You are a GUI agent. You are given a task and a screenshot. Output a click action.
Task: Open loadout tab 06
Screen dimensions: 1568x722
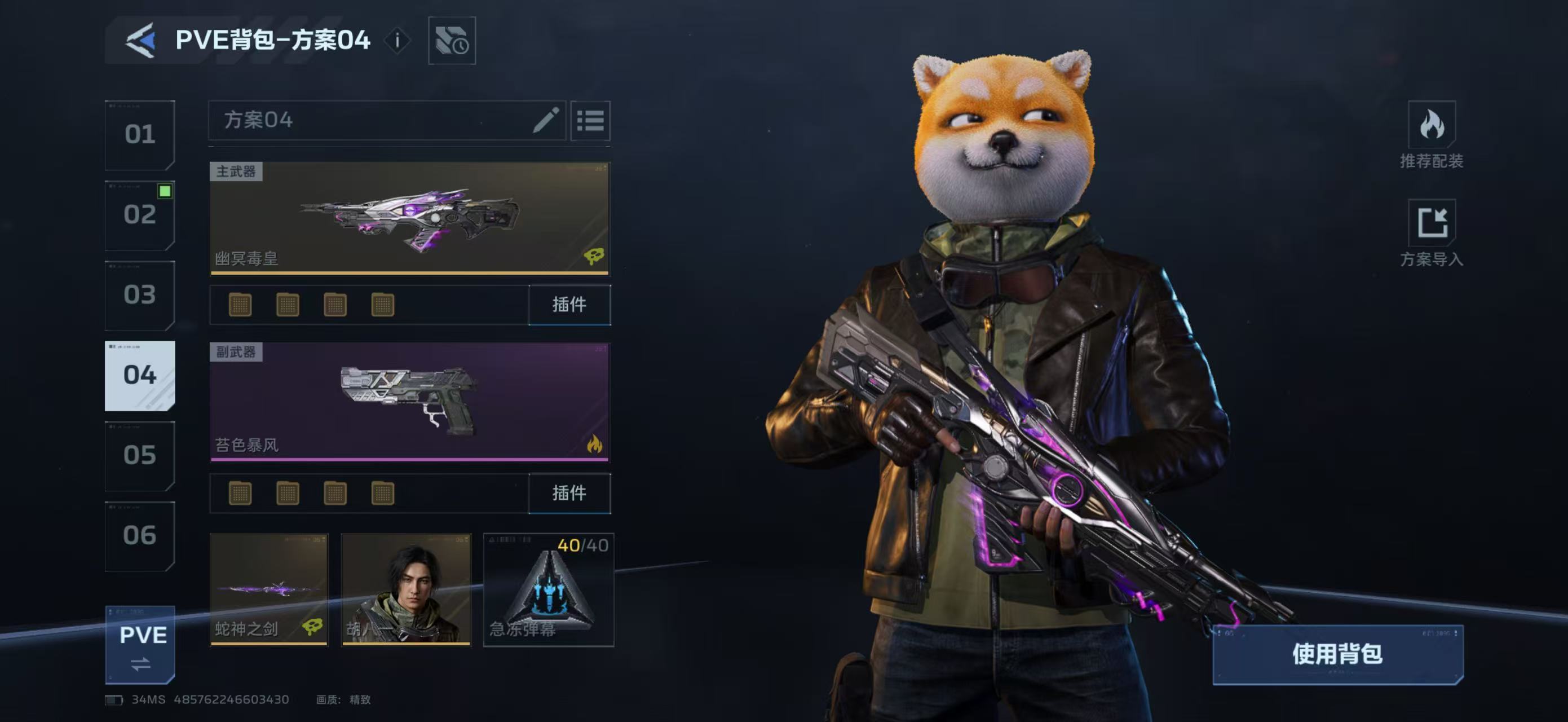[x=140, y=536]
